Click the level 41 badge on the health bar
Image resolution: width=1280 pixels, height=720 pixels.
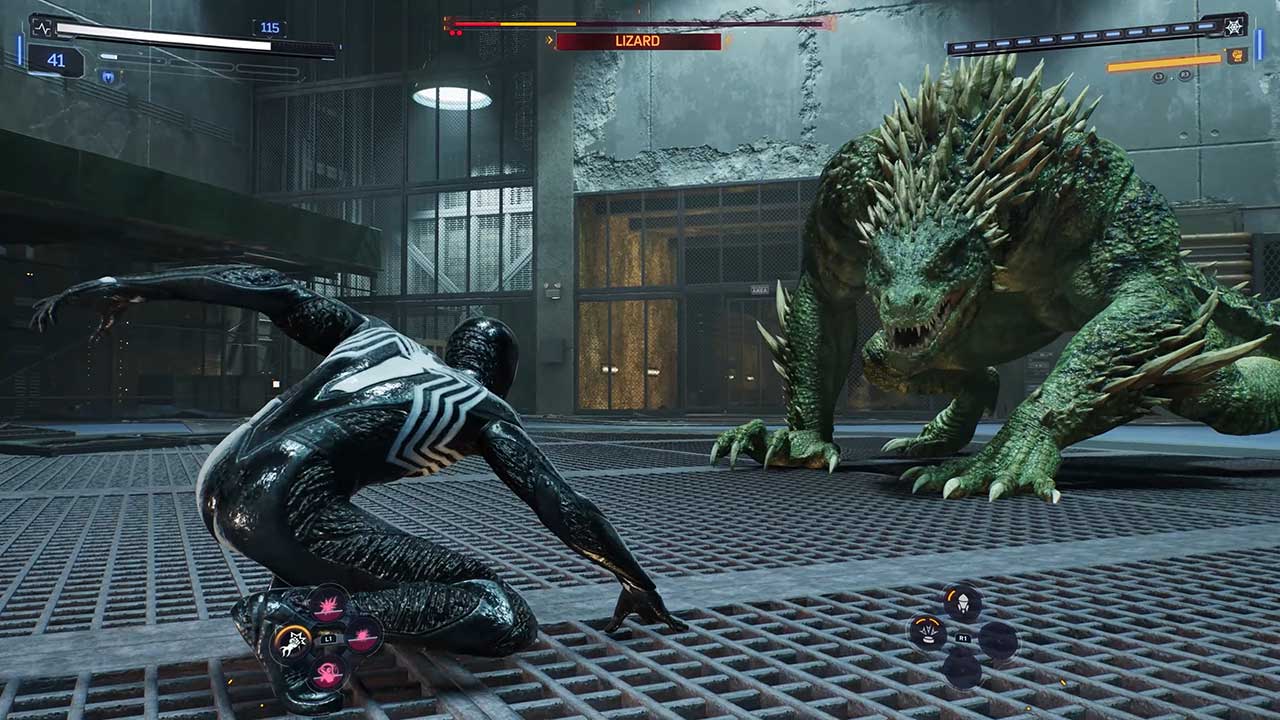(x=55, y=59)
